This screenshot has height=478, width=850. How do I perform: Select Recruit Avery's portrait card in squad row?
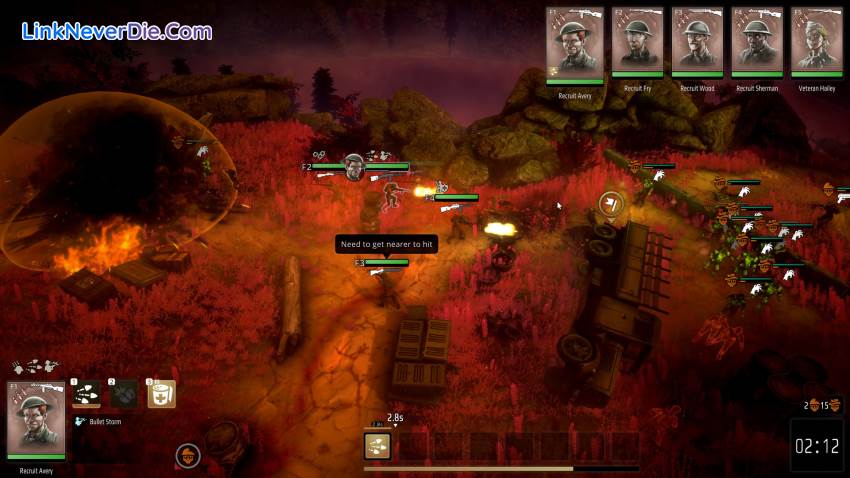pyautogui.click(x=575, y=44)
